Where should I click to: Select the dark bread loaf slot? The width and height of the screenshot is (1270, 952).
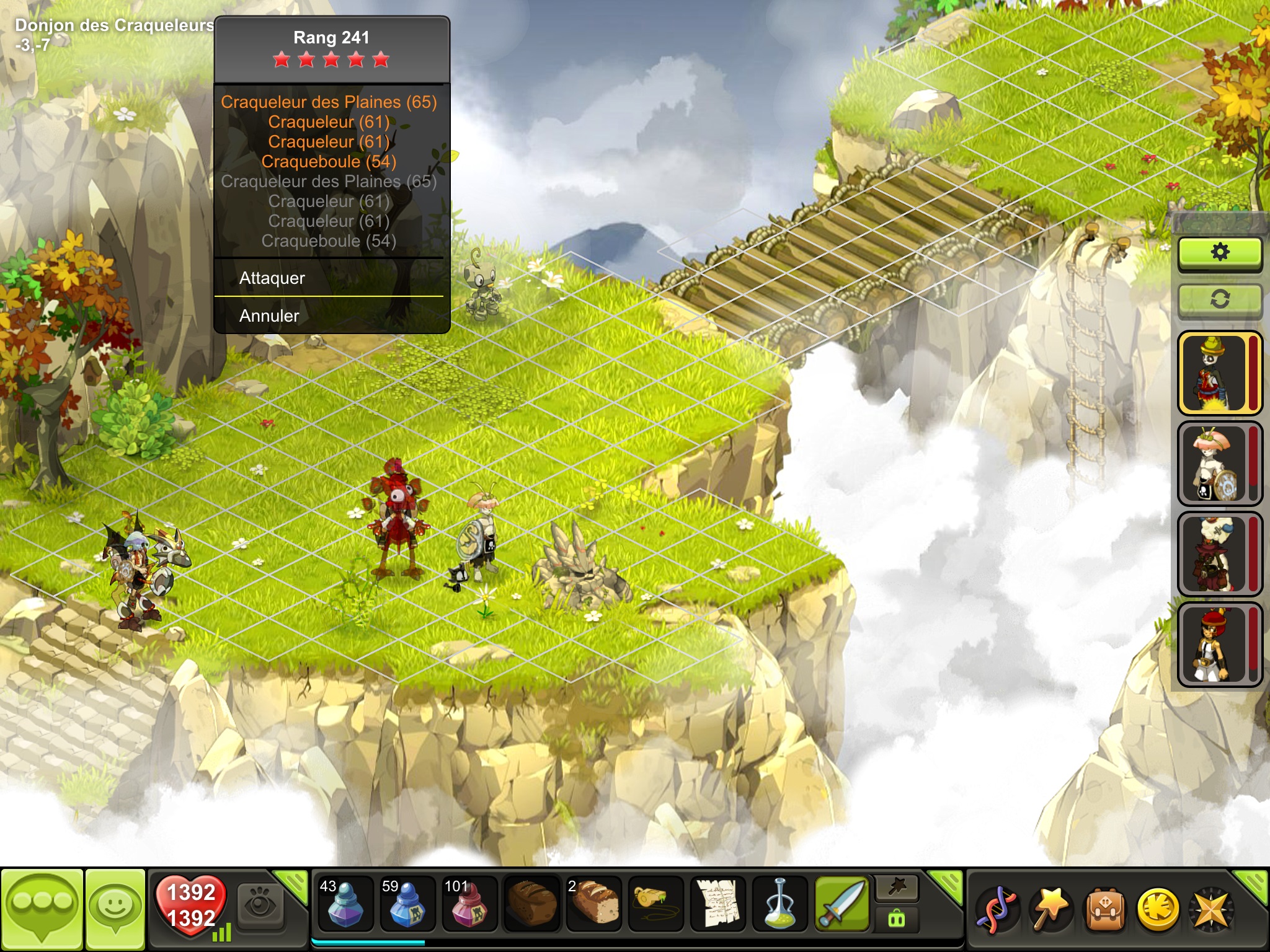click(x=531, y=904)
